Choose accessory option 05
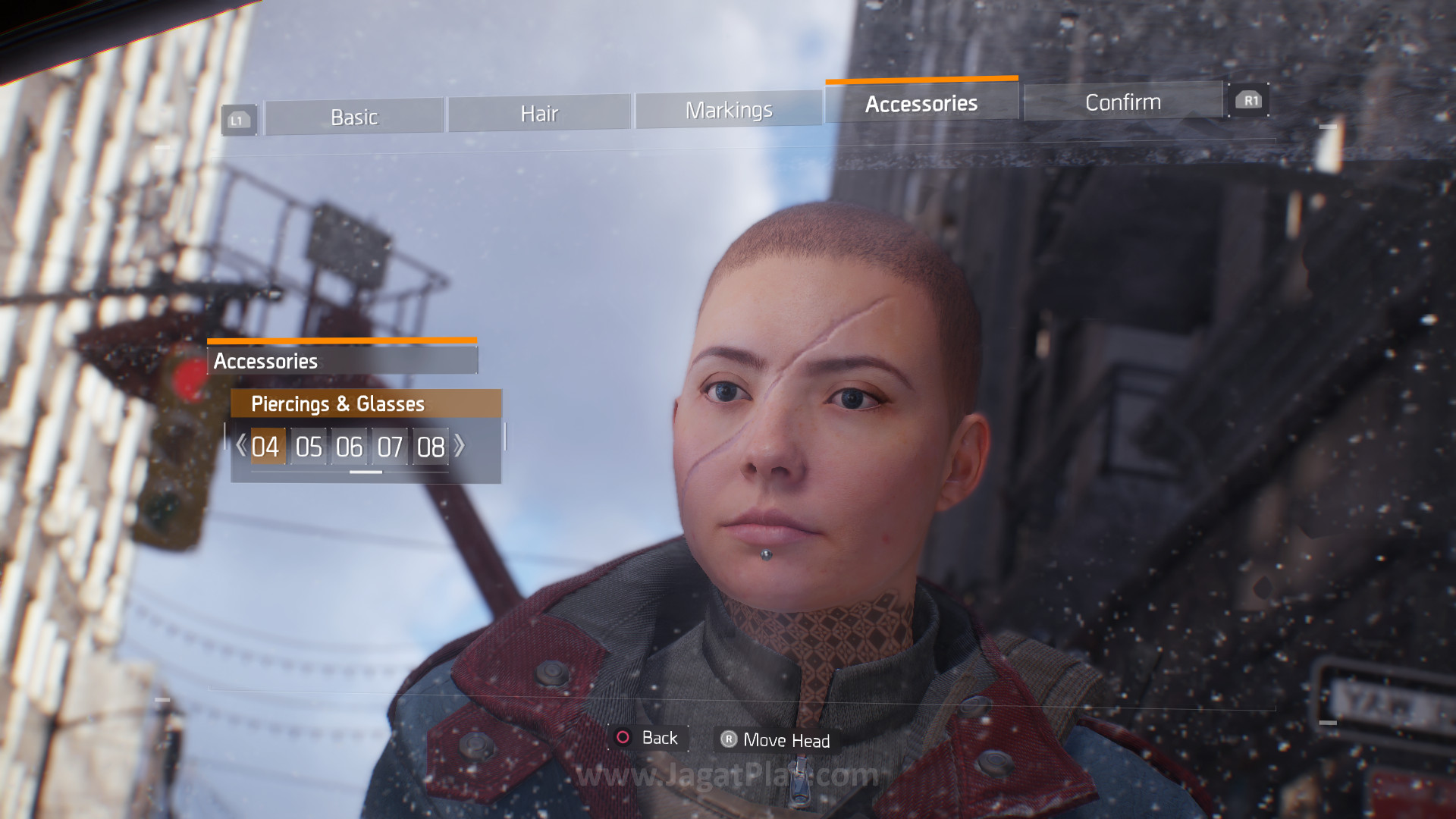The image size is (1456, 819). pos(309,447)
